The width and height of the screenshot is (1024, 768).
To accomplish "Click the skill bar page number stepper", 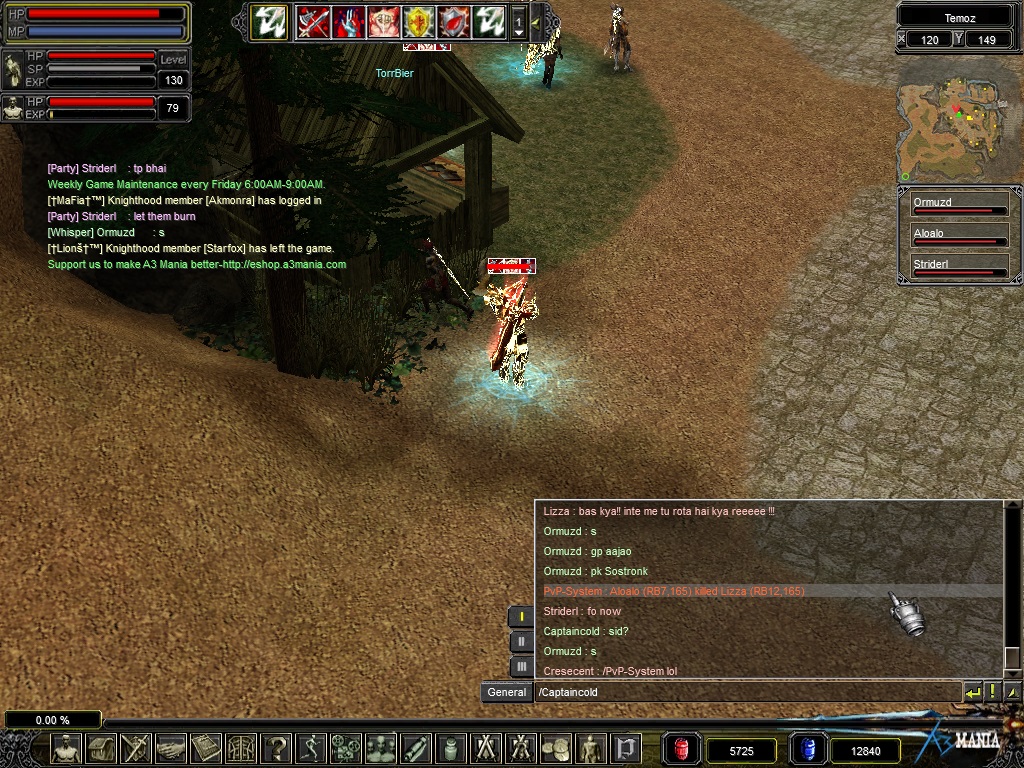I will (519, 21).
